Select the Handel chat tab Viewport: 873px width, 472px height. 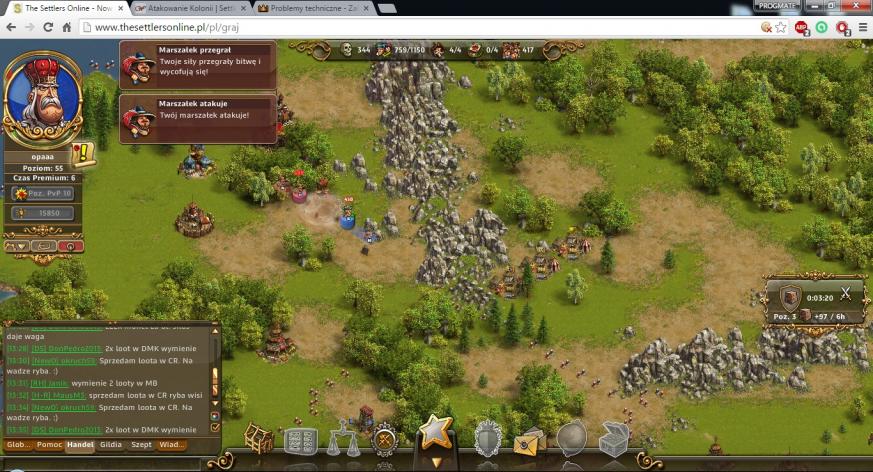(x=81, y=445)
